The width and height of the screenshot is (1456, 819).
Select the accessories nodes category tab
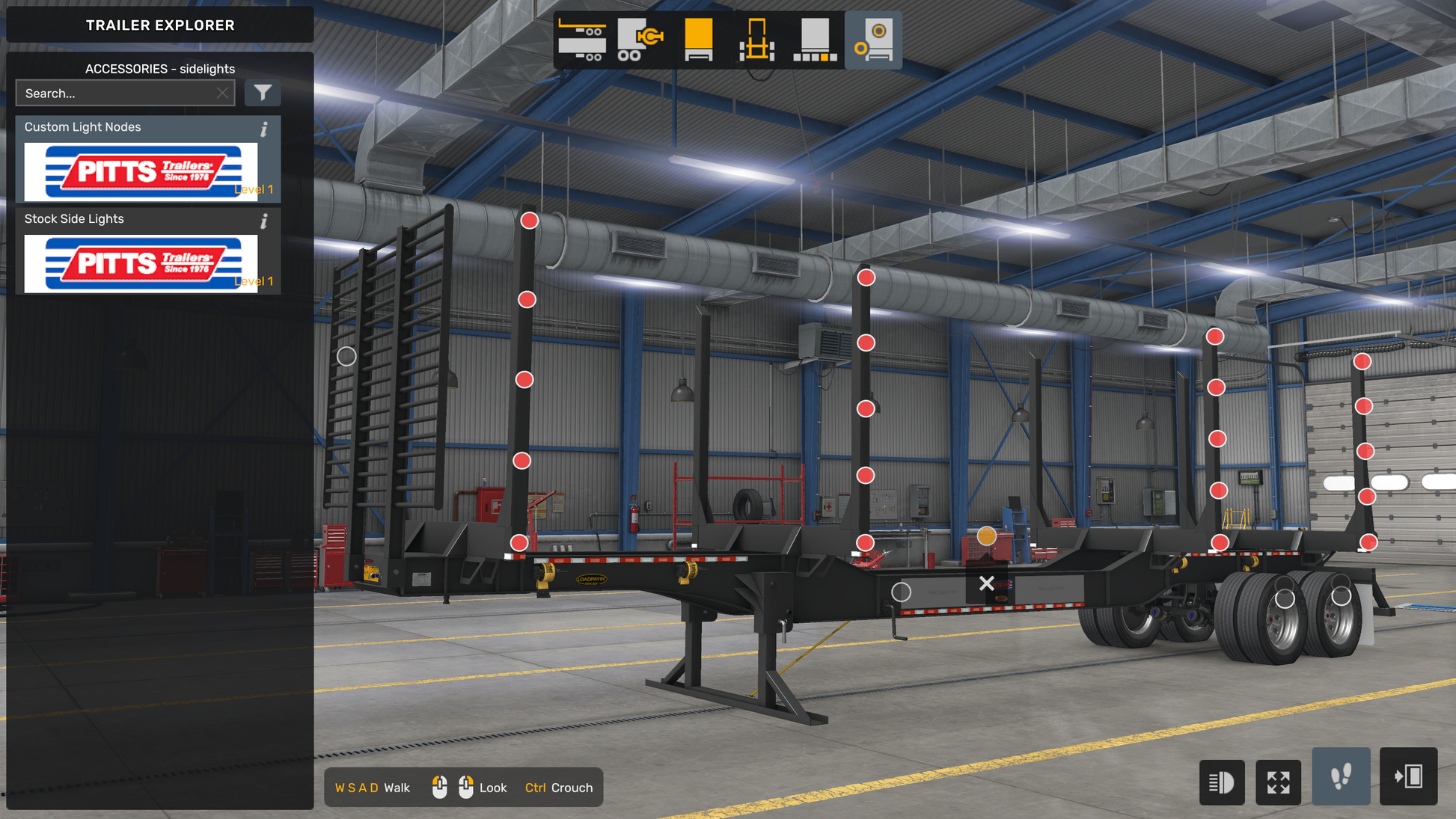pos(873,40)
